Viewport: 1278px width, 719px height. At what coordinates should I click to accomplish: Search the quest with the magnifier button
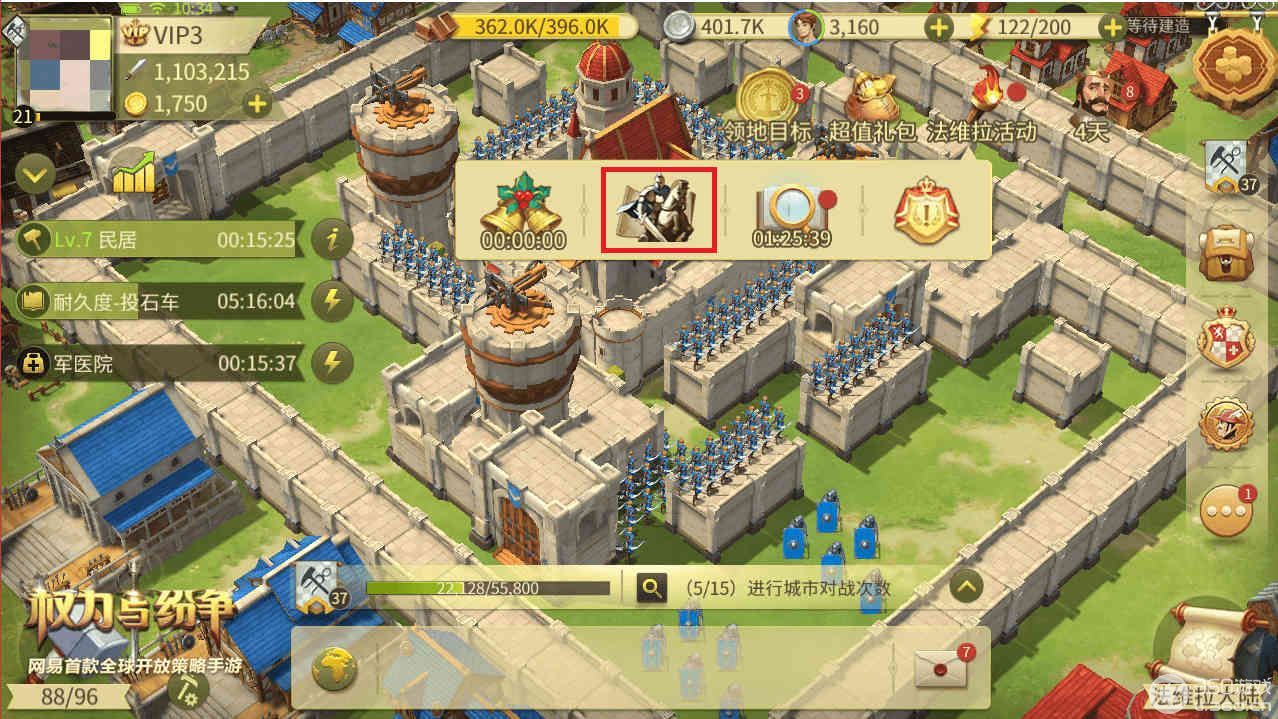[652, 588]
